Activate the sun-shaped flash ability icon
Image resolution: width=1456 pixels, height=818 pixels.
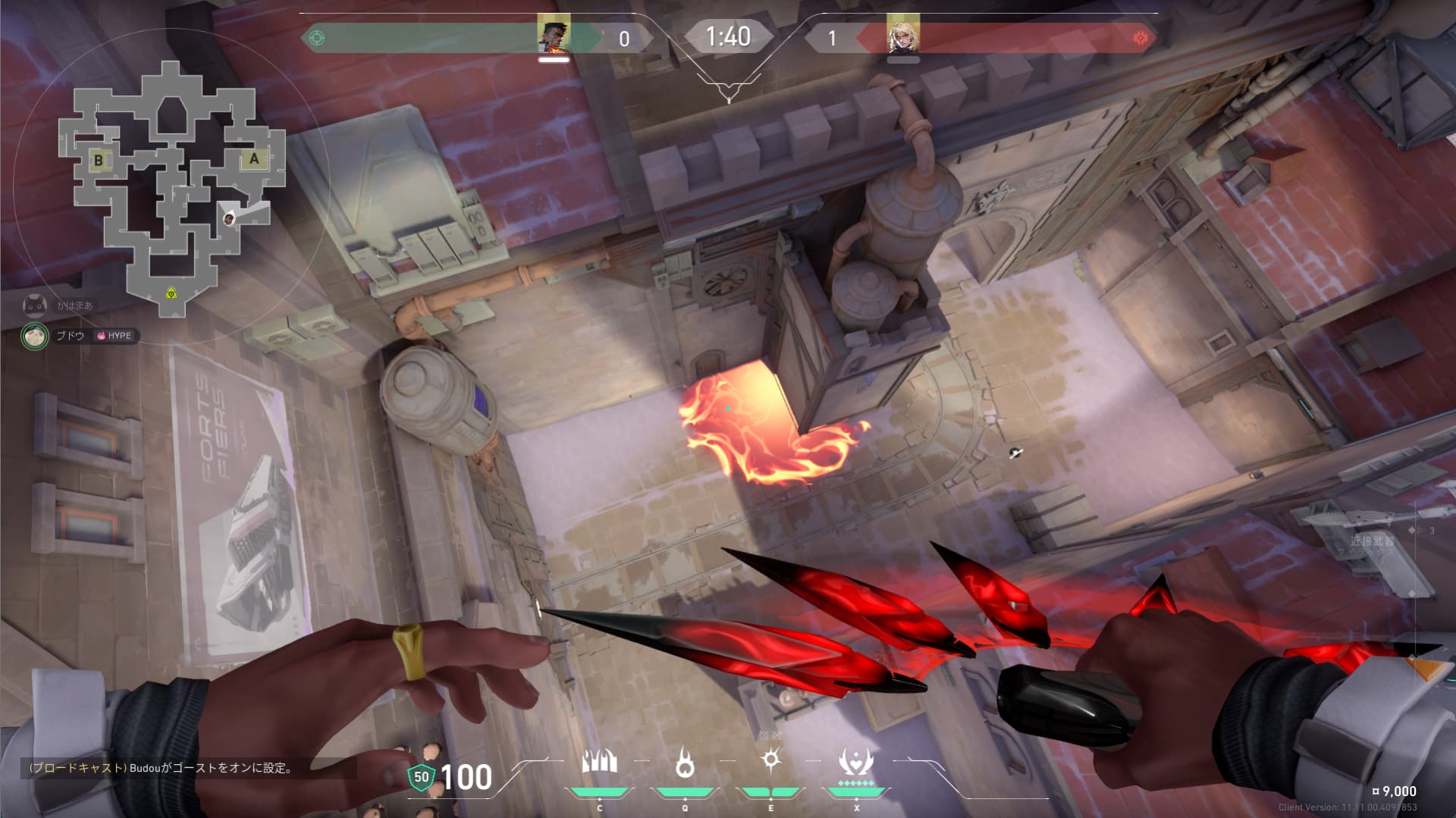[x=770, y=760]
